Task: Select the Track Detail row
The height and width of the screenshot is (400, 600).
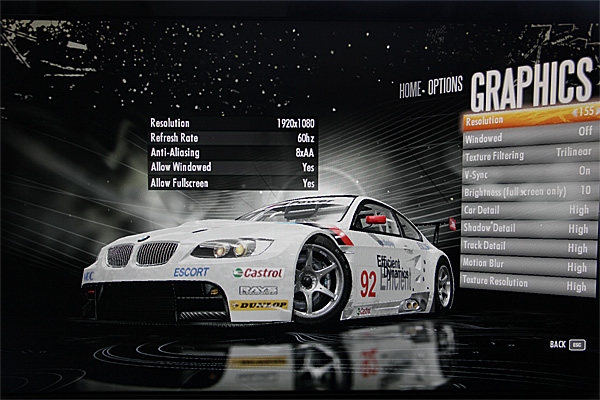Action: pos(528,246)
